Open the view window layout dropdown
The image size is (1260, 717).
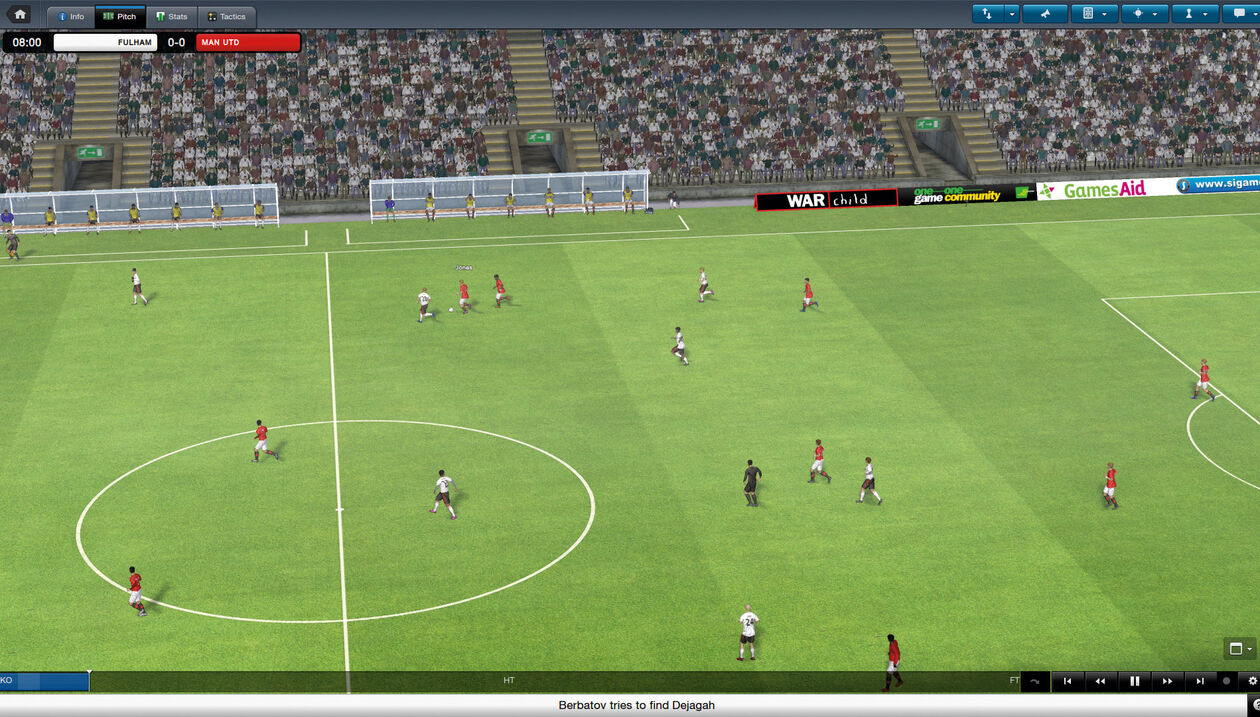point(1239,649)
